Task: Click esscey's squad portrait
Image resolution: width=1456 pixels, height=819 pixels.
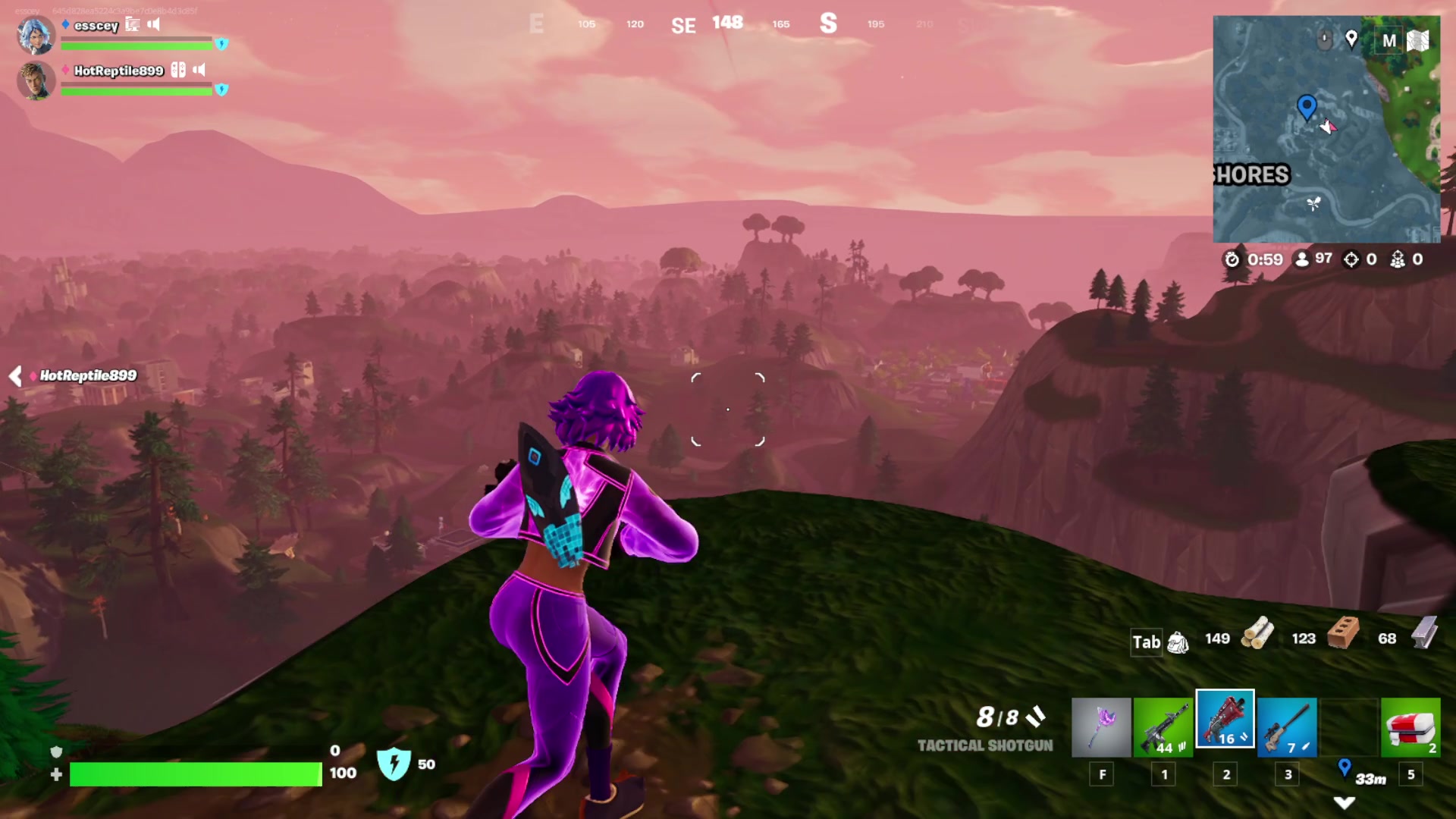Action: 36,35
